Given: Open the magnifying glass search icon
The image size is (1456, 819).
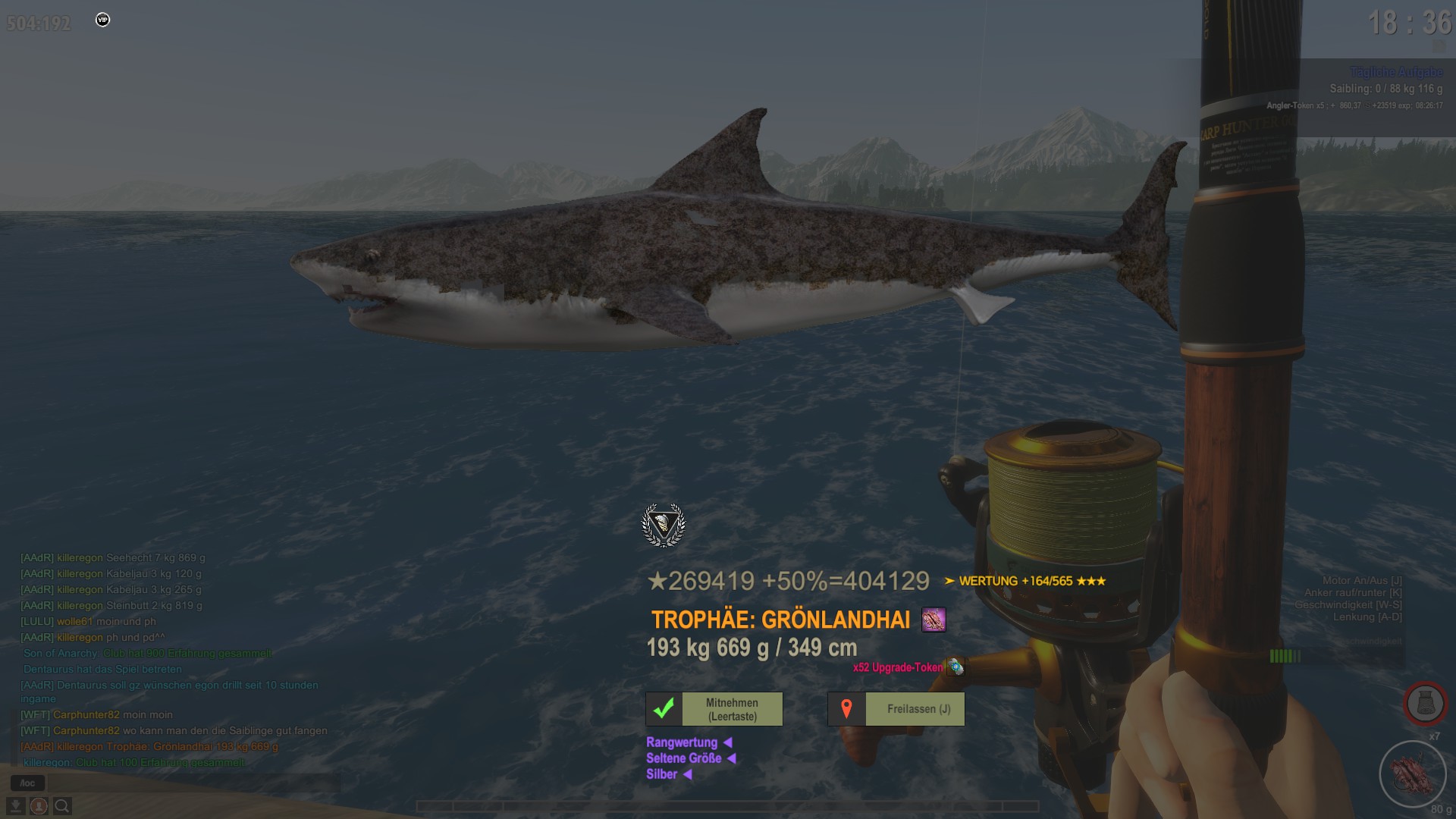Looking at the screenshot, I should (62, 806).
